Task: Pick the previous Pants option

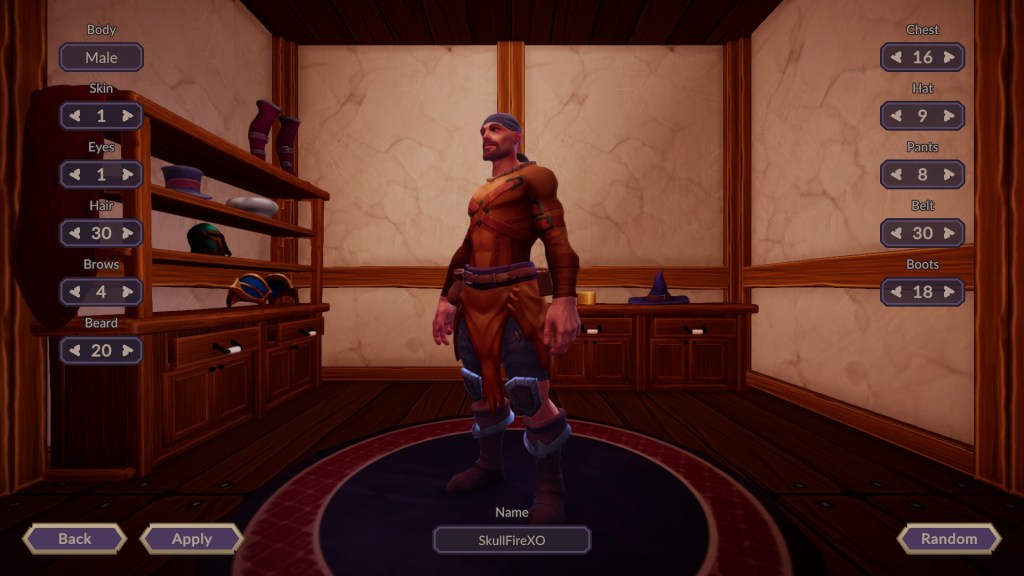Action: (x=896, y=175)
